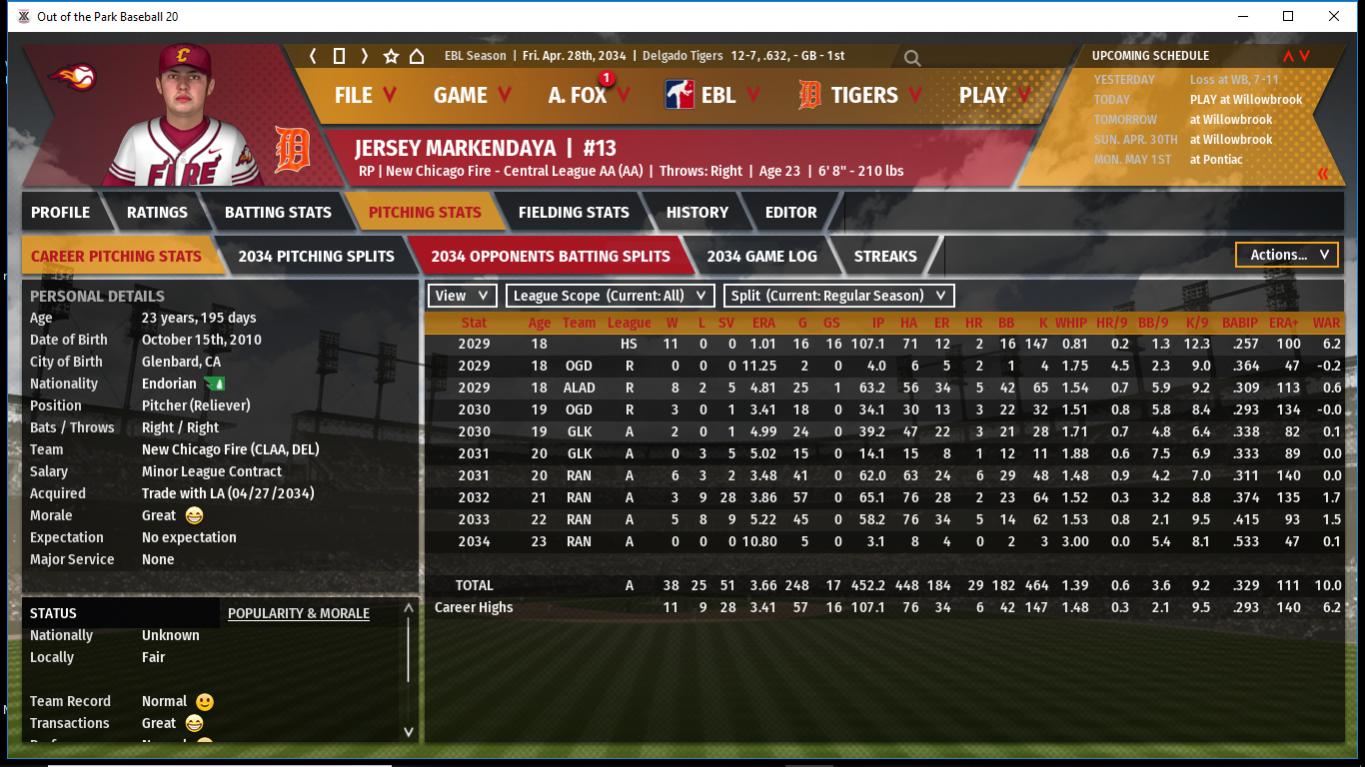Open the PLAY menu
This screenshot has width=1365, height=767.
click(x=993, y=95)
